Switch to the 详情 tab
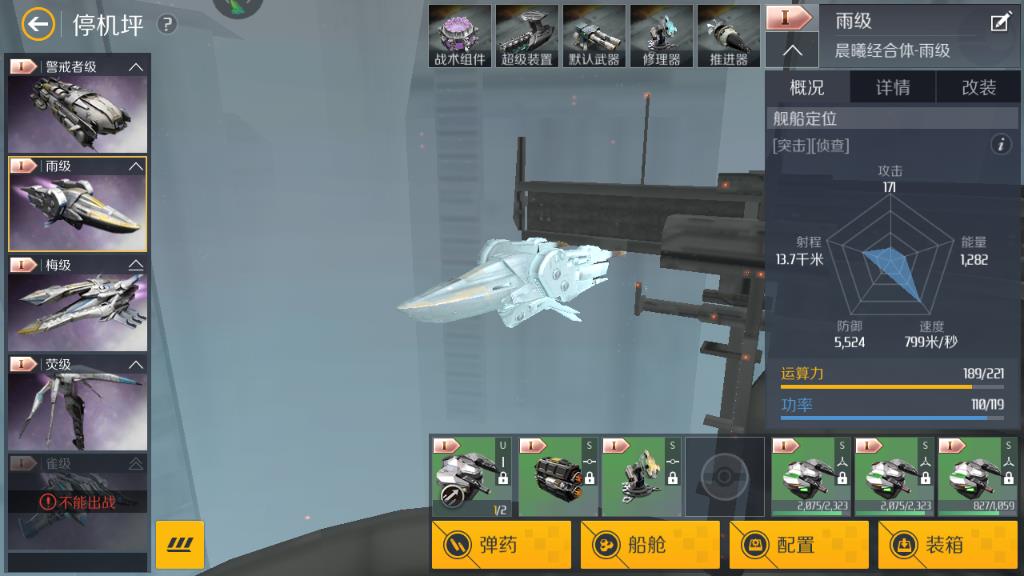Screen dimensions: 1024x576 (x=893, y=88)
